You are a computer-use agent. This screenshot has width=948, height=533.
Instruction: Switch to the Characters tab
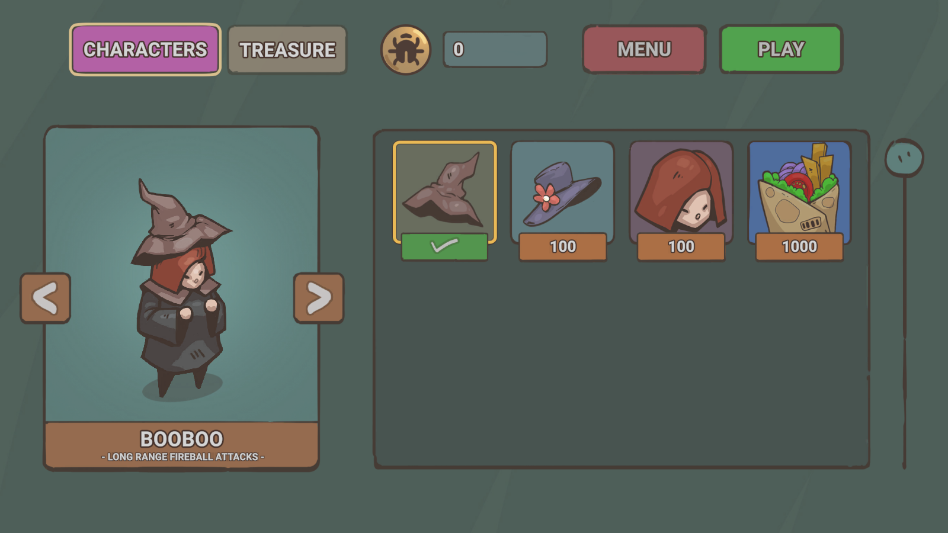point(145,50)
